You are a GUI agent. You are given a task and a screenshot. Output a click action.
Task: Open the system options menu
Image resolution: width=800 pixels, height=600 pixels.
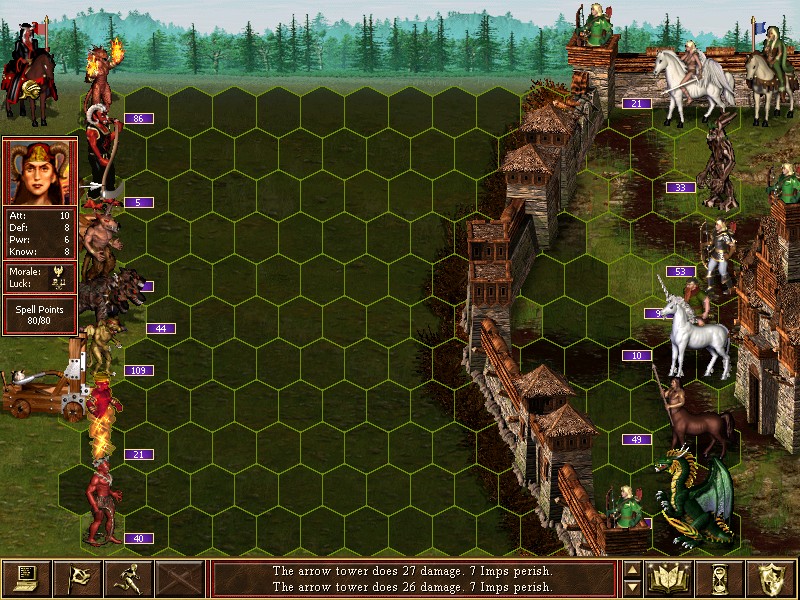26,578
